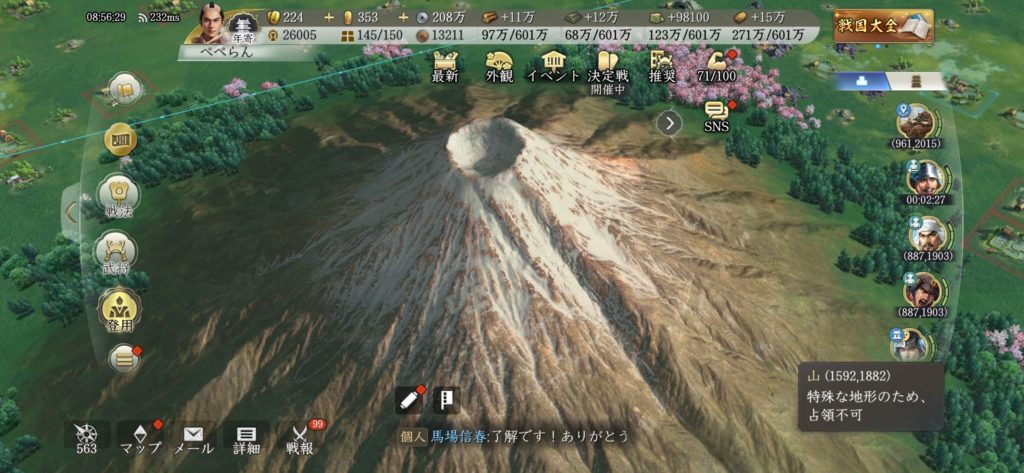Open the 決定戦 battle event
This screenshot has width=1024, height=473.
coord(608,66)
